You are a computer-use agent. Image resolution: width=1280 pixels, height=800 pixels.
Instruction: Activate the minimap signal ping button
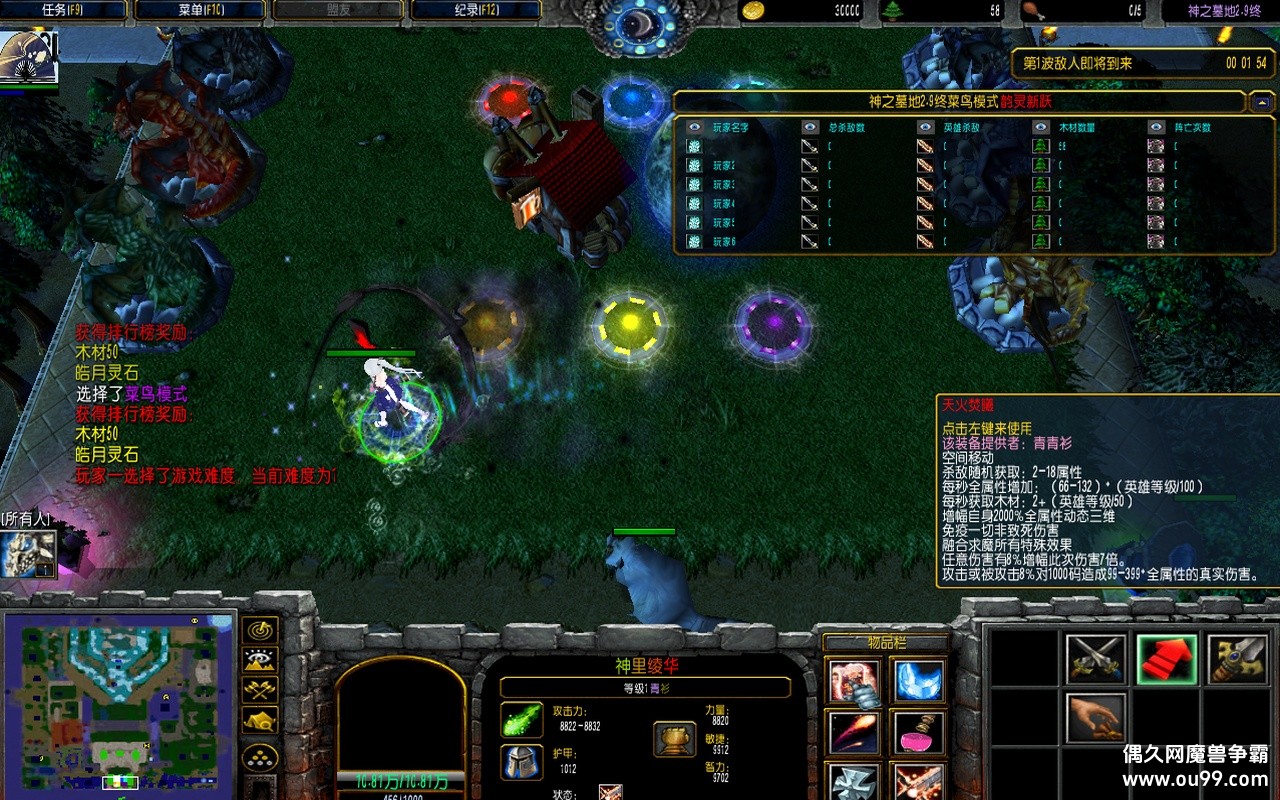click(x=260, y=630)
